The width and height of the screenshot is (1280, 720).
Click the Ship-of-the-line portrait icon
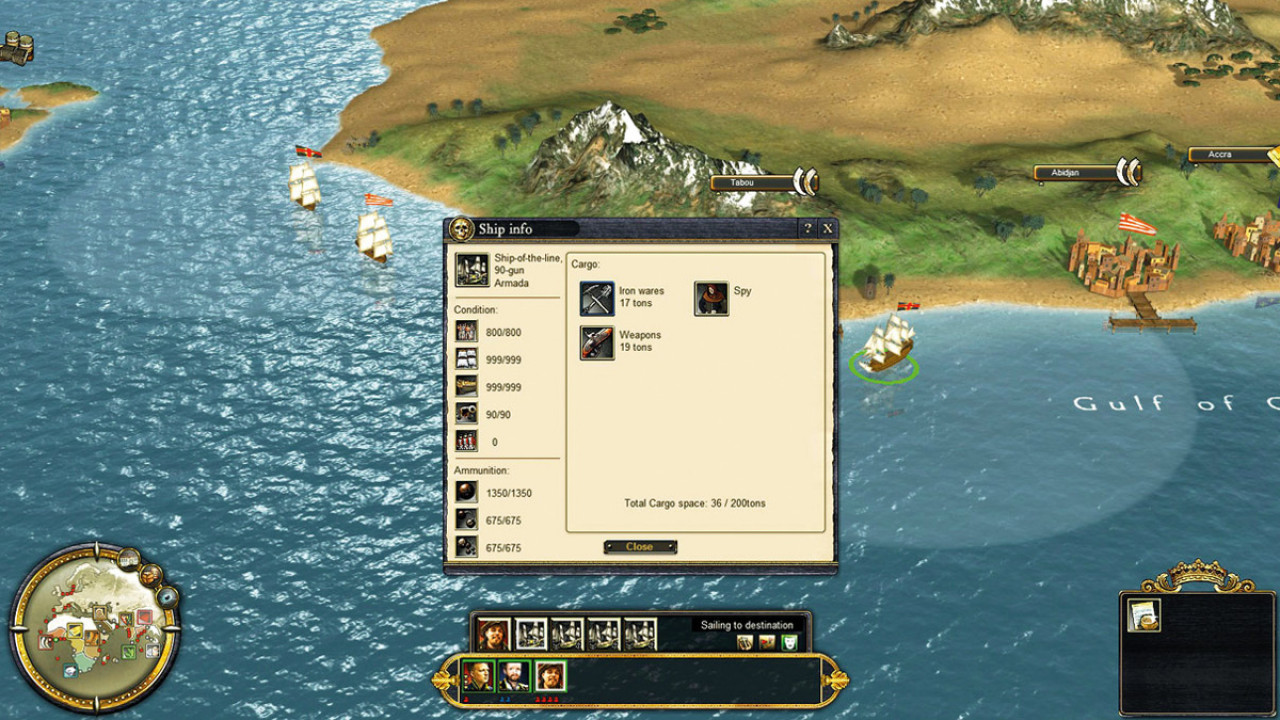pos(472,269)
